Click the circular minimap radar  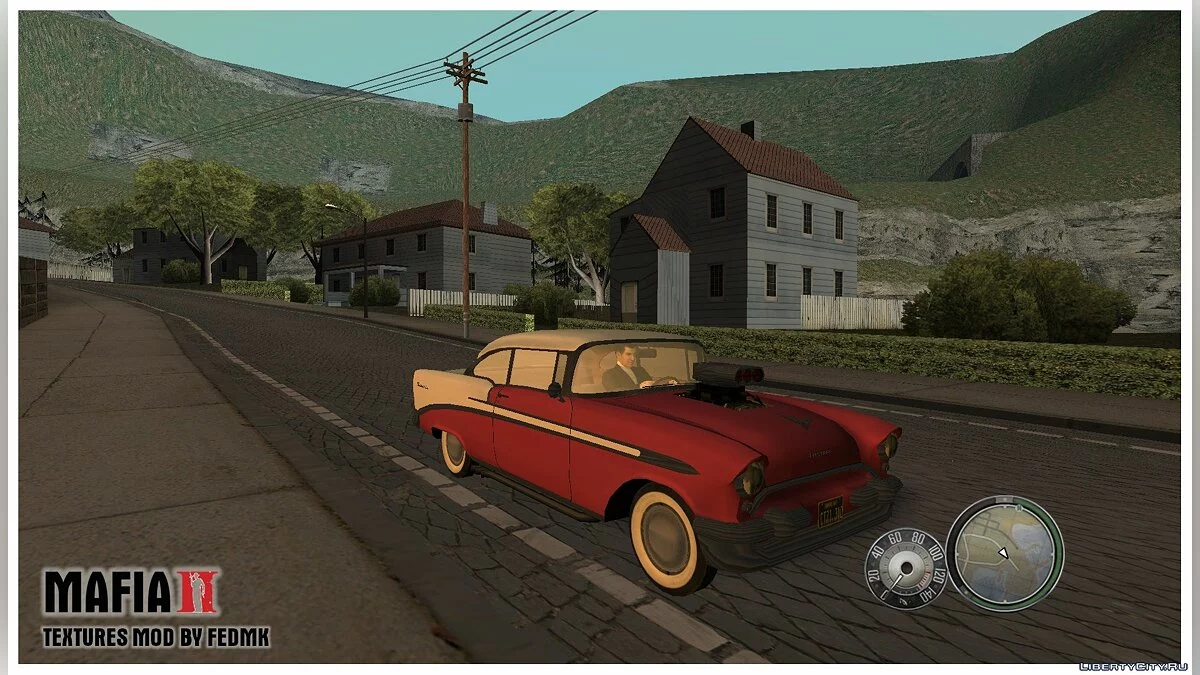coord(1004,553)
